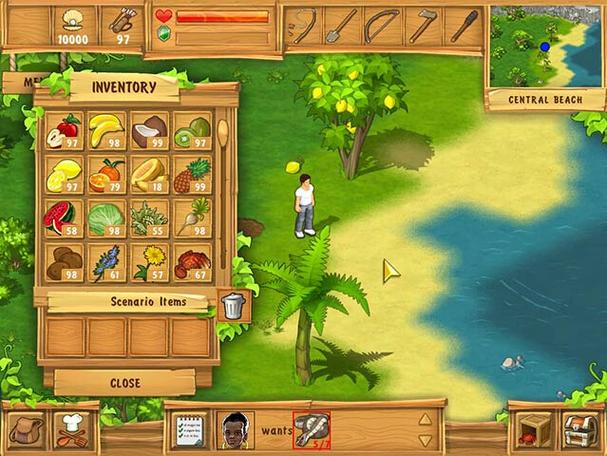The width and height of the screenshot is (607, 456).
Task: Select the blue lavender flower slot
Action: pos(106,262)
